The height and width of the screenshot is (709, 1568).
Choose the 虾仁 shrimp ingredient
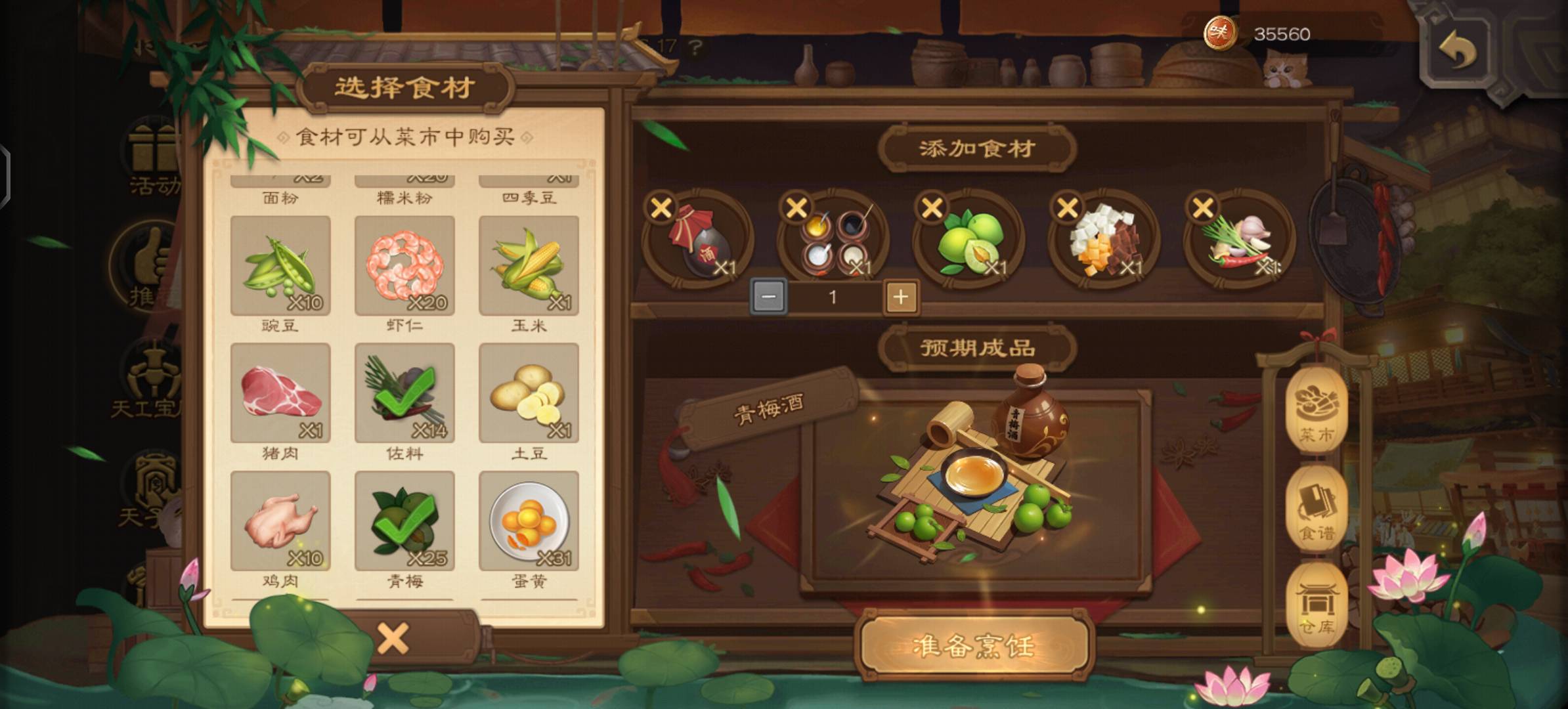[x=404, y=266]
